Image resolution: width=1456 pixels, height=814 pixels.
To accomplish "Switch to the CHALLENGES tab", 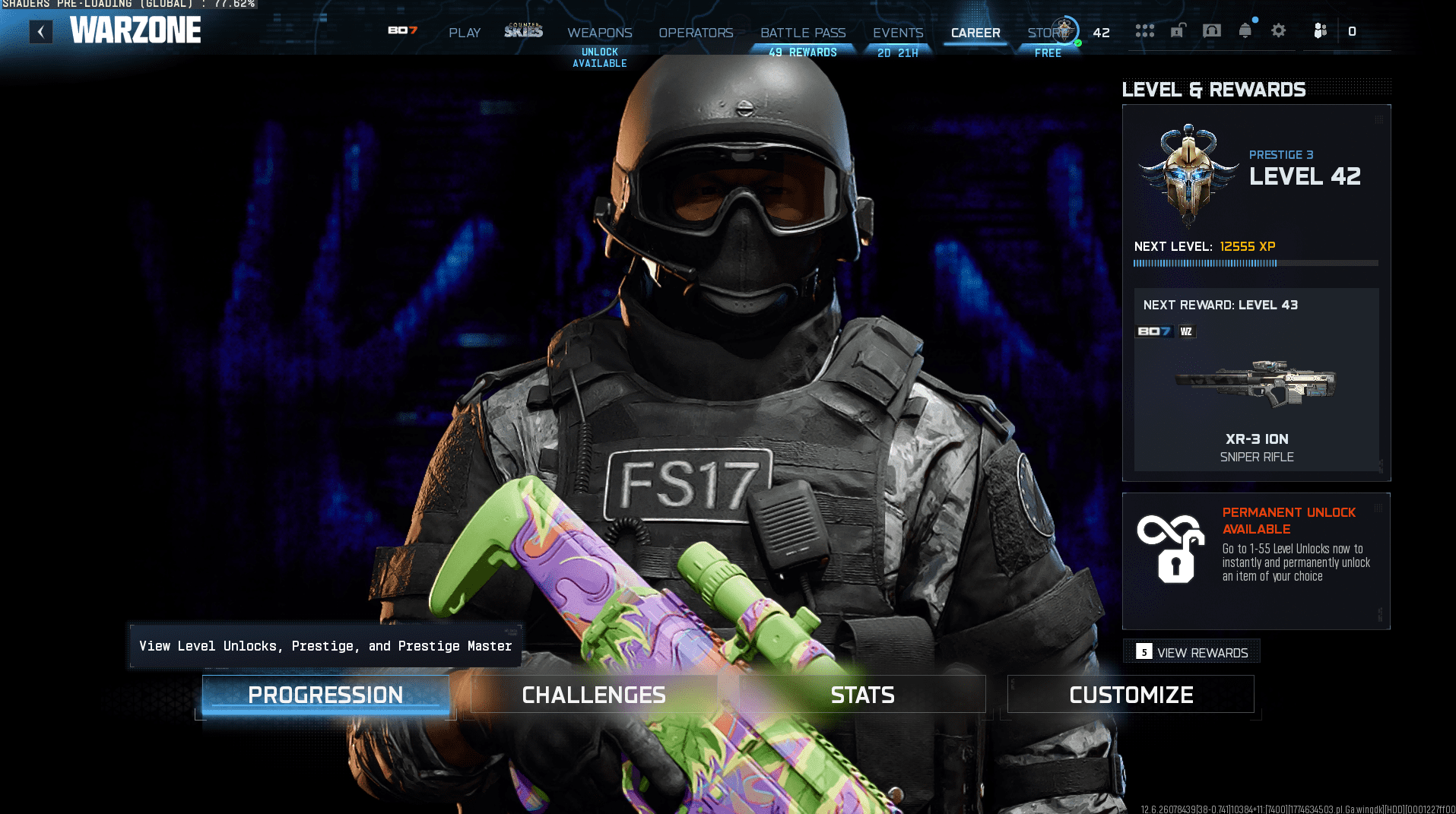I will 592,694.
